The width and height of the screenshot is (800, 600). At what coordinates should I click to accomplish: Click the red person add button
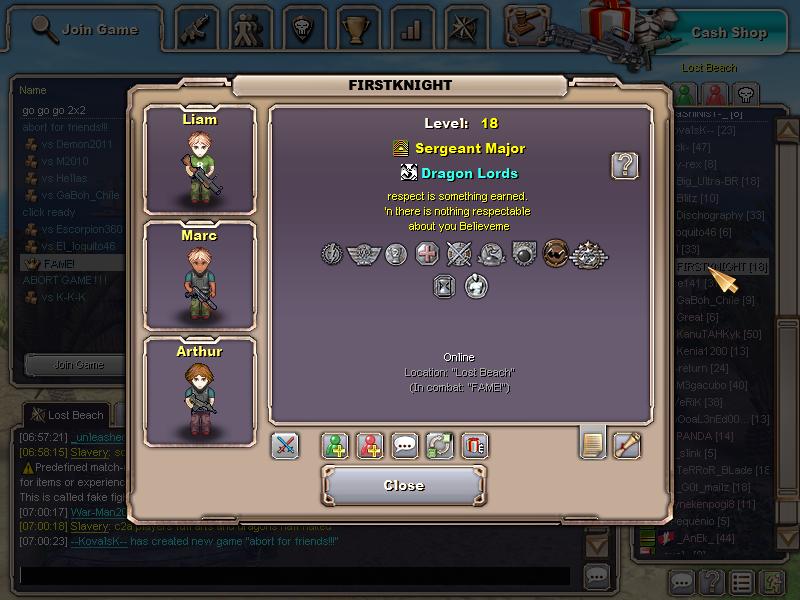point(370,446)
